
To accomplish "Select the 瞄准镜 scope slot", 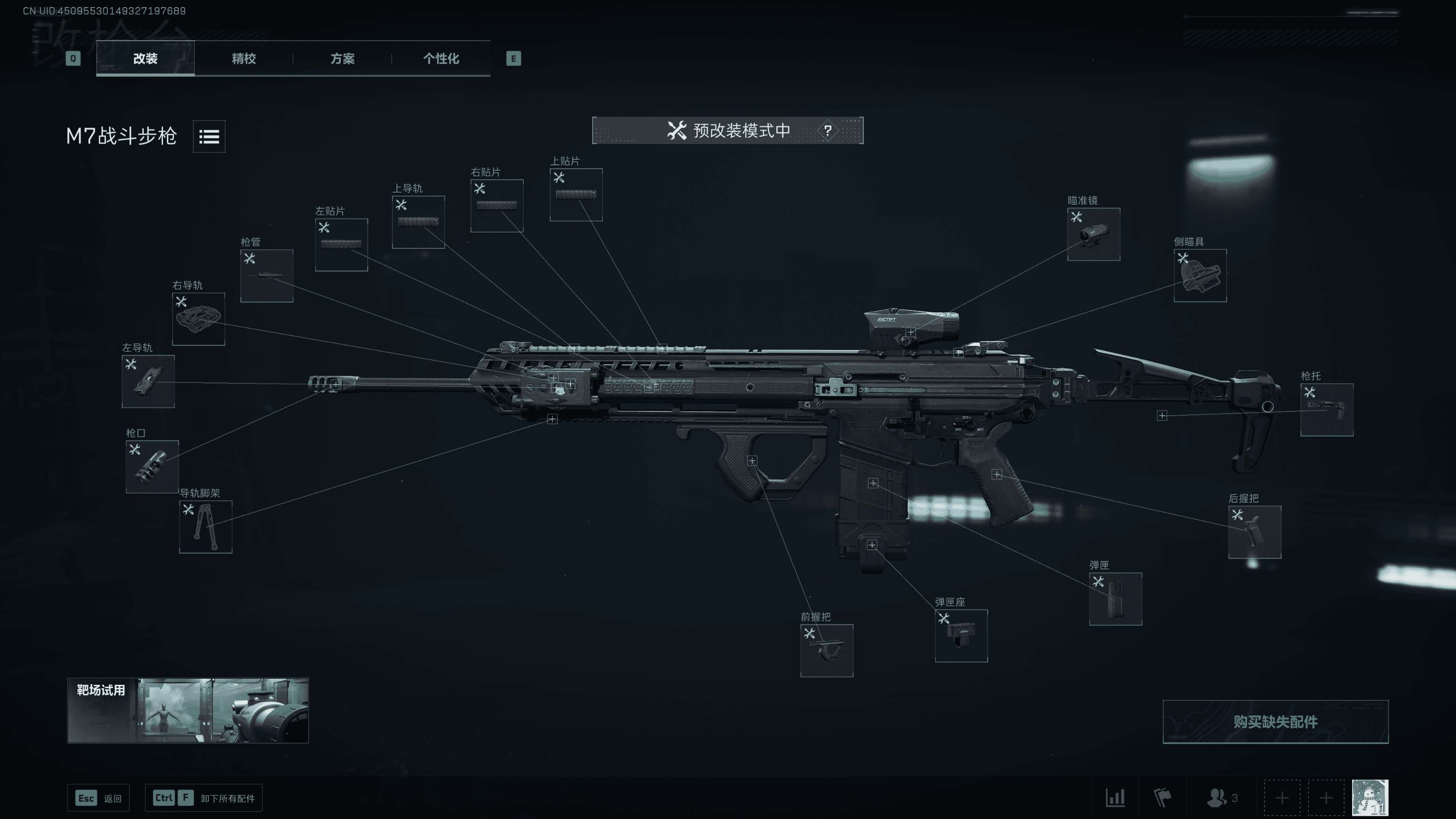I will [1093, 235].
